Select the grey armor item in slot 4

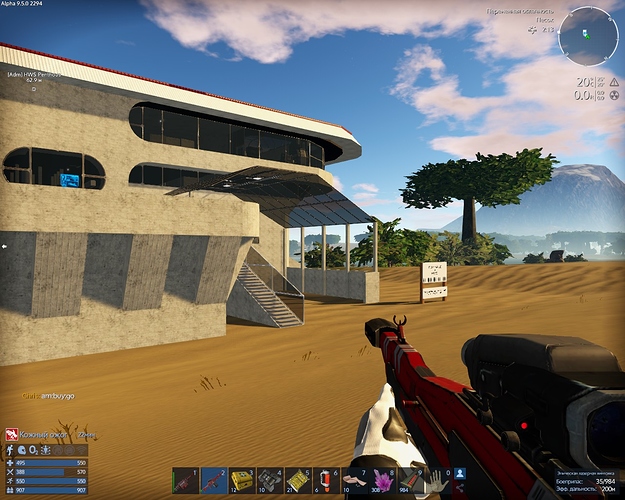tap(270, 481)
